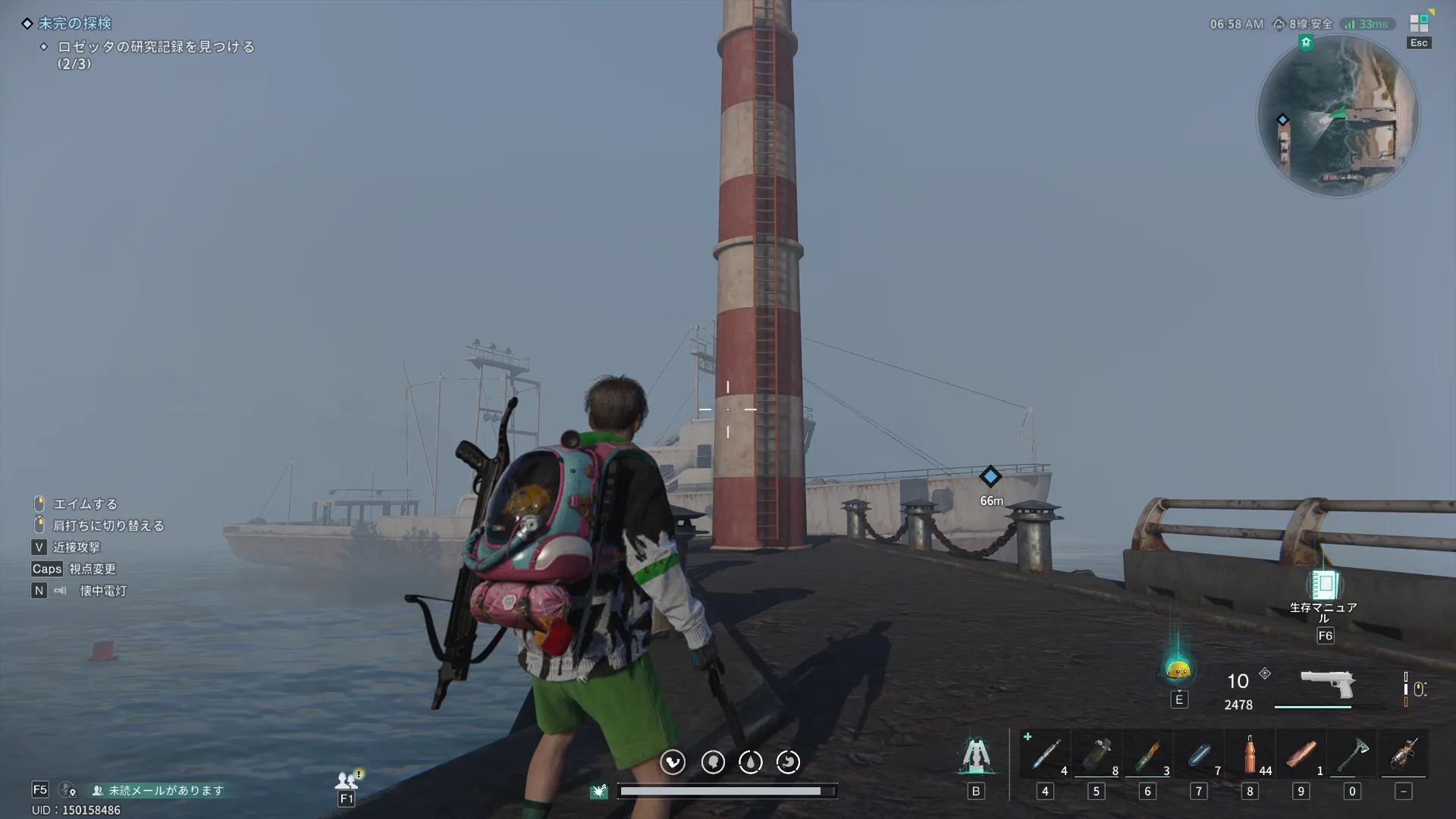Select the green grenade canister slot

[x=1097, y=754]
